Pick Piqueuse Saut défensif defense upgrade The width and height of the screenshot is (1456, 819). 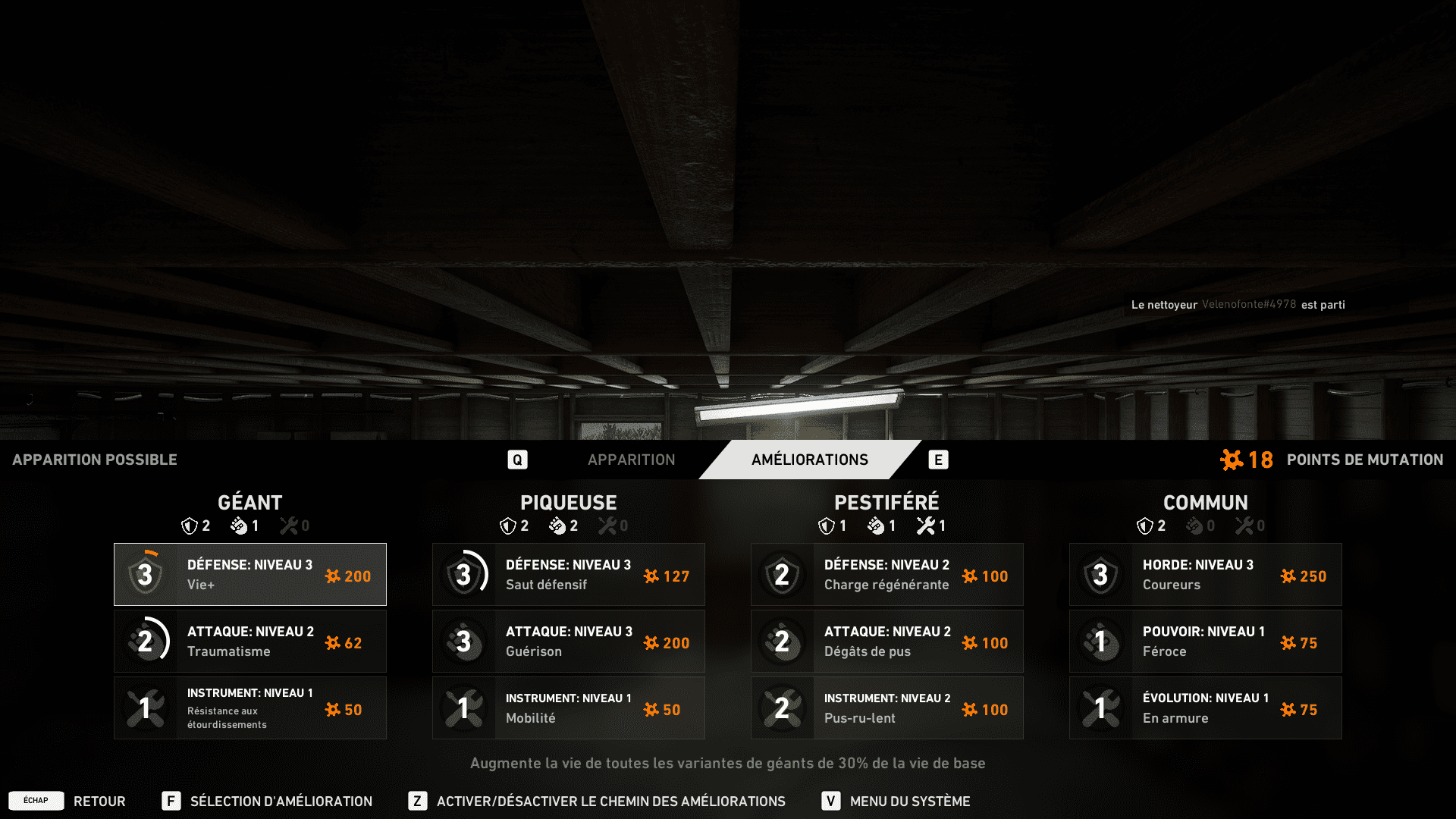click(569, 575)
